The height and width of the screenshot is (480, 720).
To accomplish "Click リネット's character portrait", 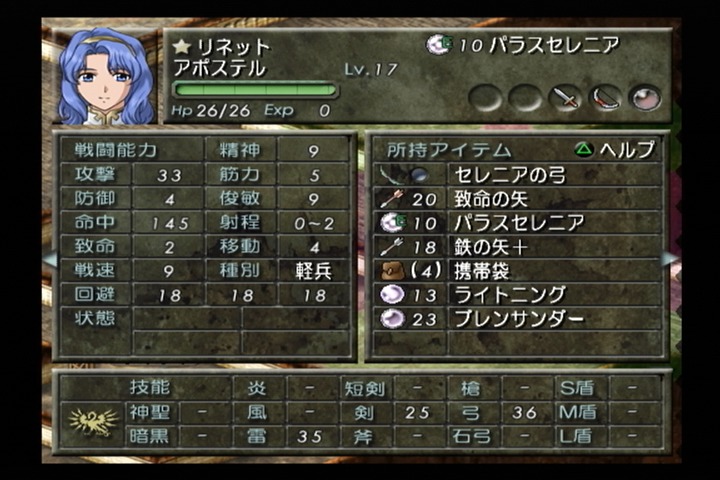I will point(107,76).
